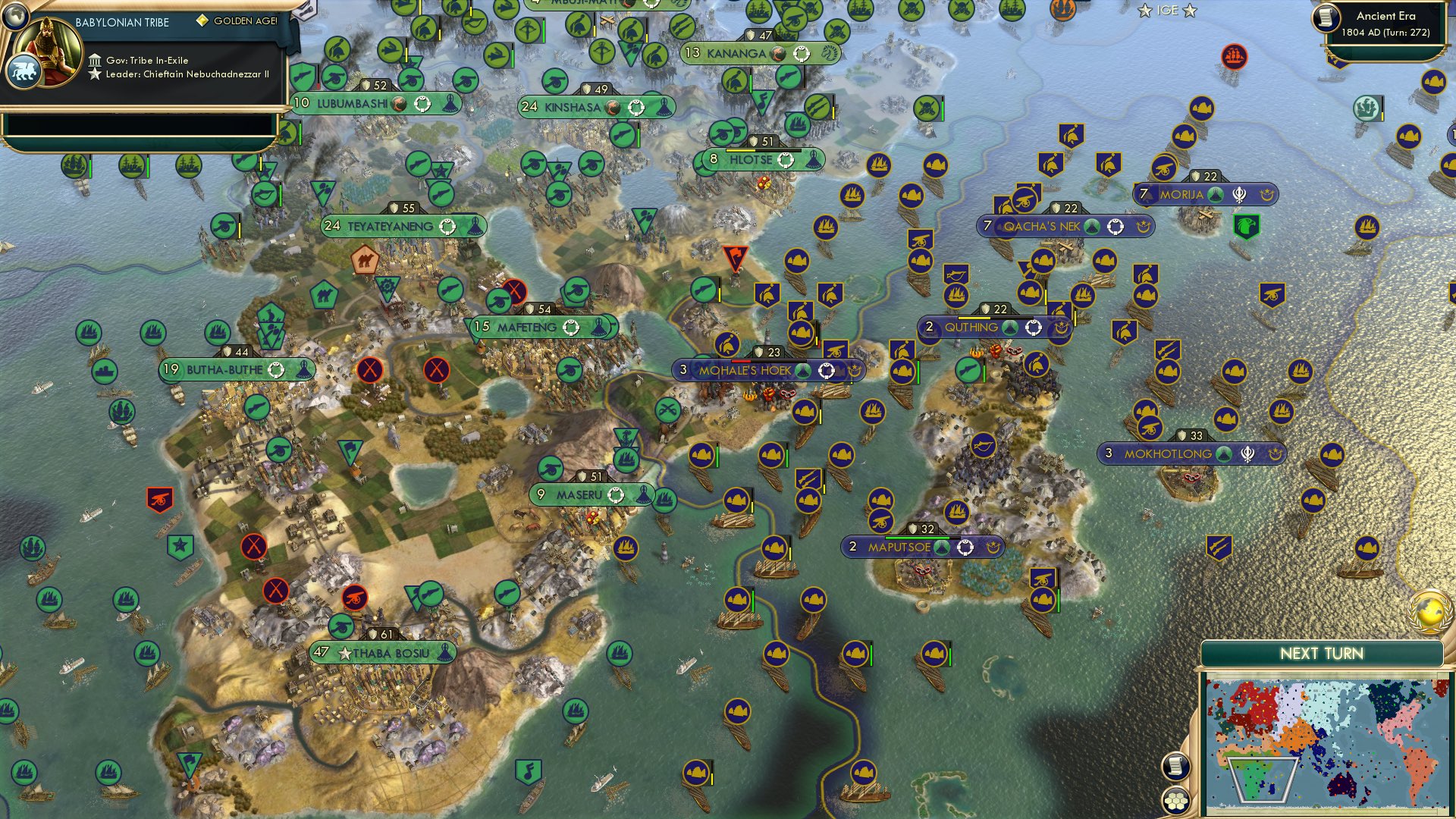Expand Mokhotlong's city banner
Image resolution: width=1456 pixels, height=819 pixels.
click(x=1168, y=453)
